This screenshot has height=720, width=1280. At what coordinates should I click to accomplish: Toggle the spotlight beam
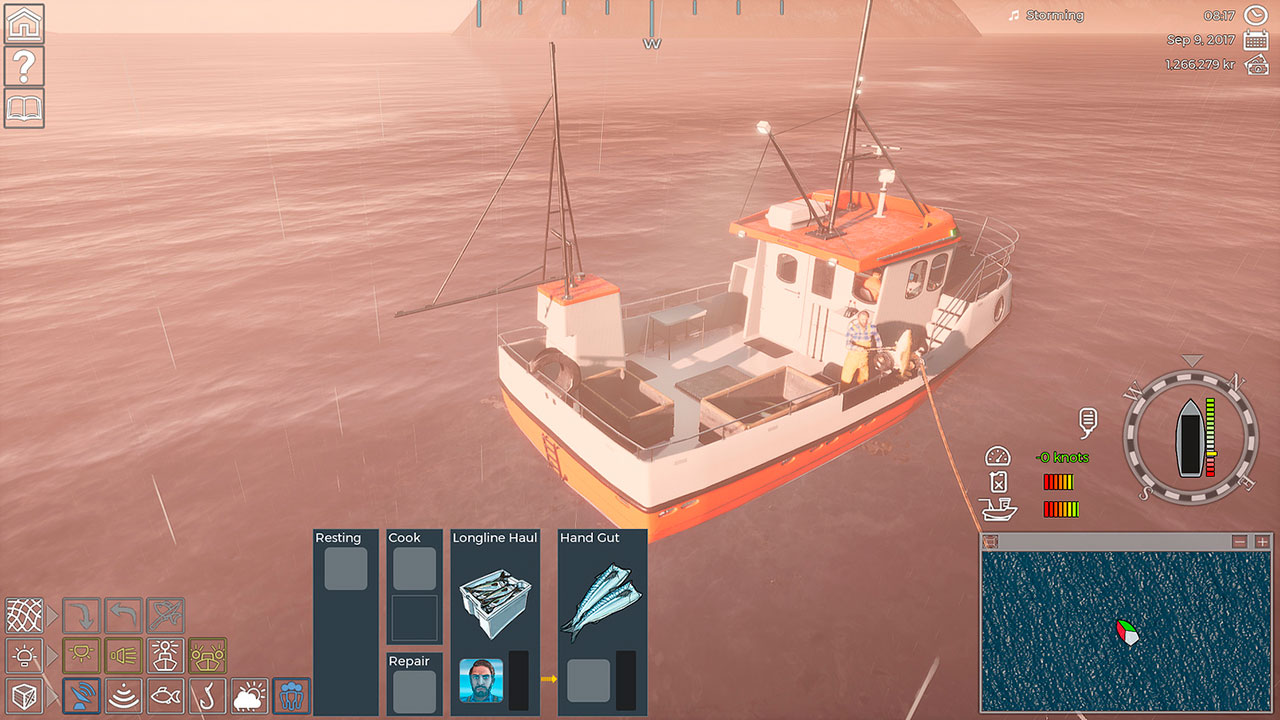pos(124,655)
